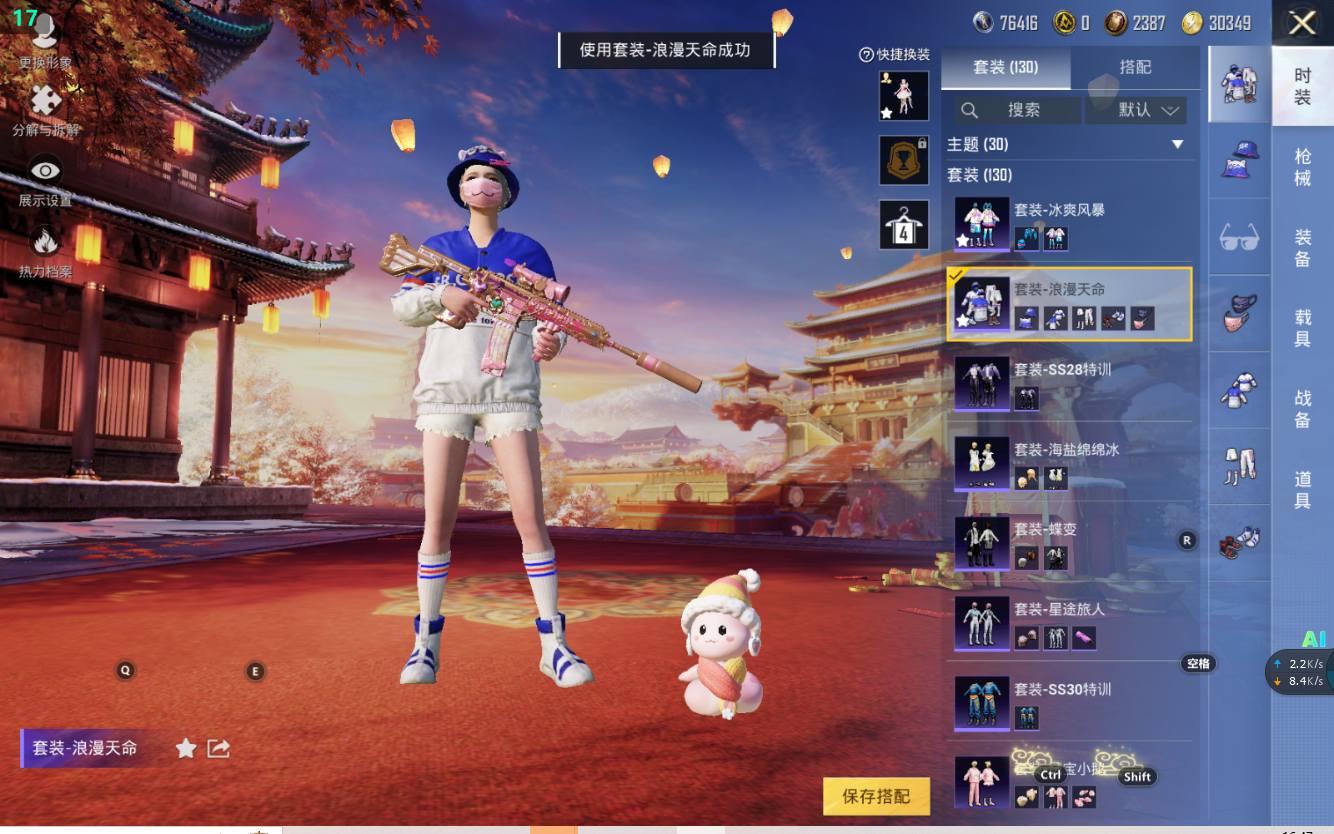Close the wardrobe with the X button
This screenshot has width=1334, height=834.
click(1301, 23)
